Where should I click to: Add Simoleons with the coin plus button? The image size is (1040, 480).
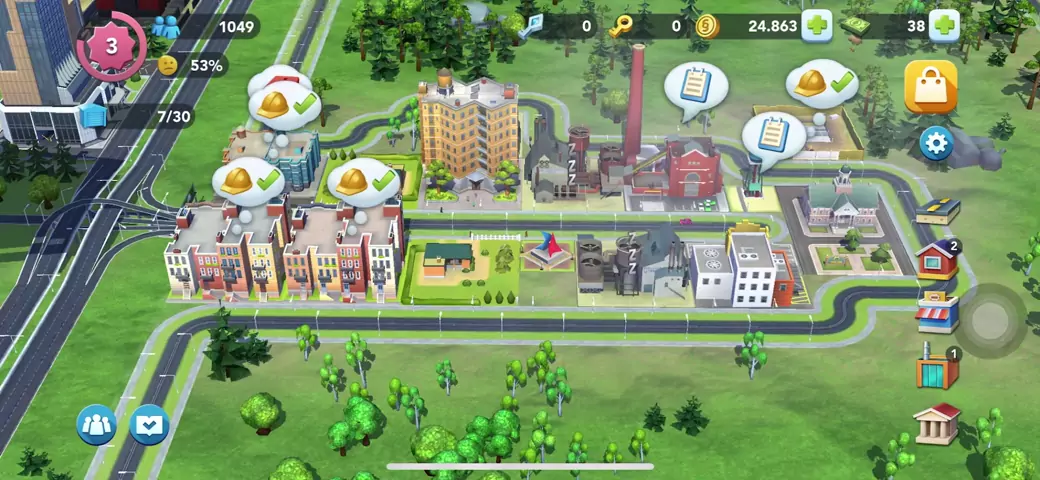coord(816,27)
